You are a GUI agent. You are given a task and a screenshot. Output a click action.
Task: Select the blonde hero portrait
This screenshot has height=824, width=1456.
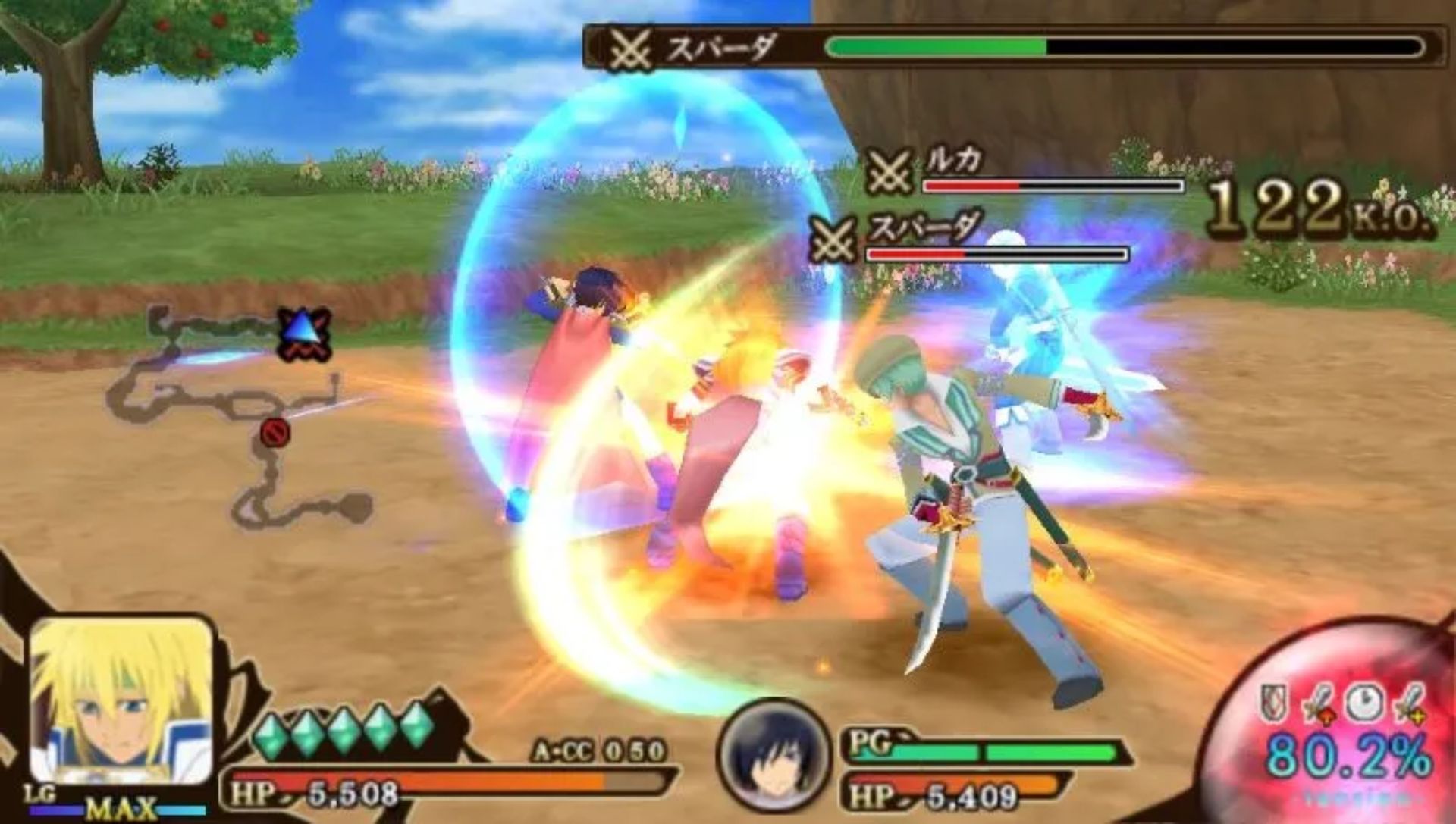(x=121, y=701)
